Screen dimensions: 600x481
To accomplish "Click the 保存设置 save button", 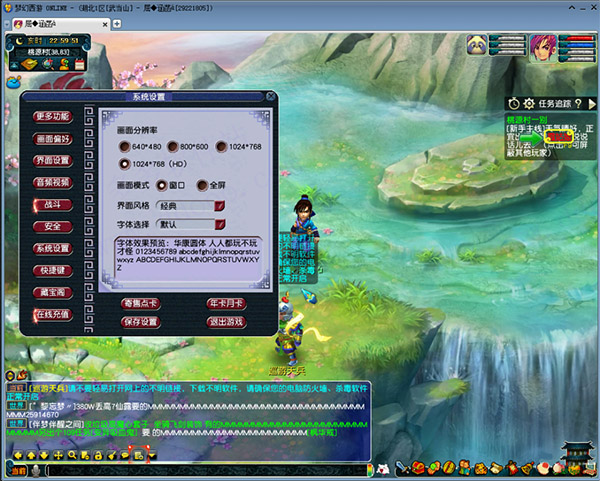I will [141, 322].
